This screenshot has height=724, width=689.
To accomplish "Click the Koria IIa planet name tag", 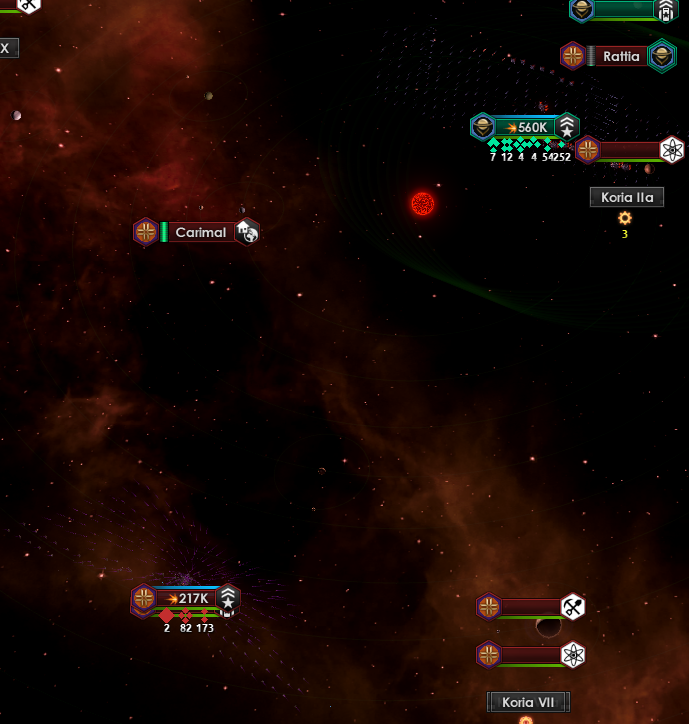I will (x=626, y=197).
